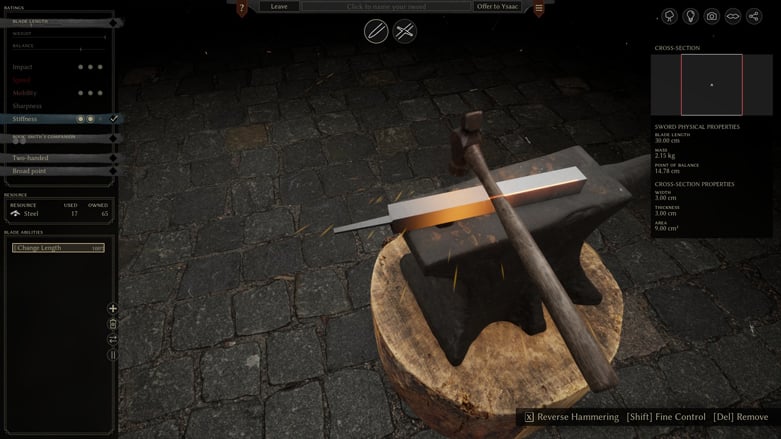Open the question mark help banner

(x=242, y=9)
